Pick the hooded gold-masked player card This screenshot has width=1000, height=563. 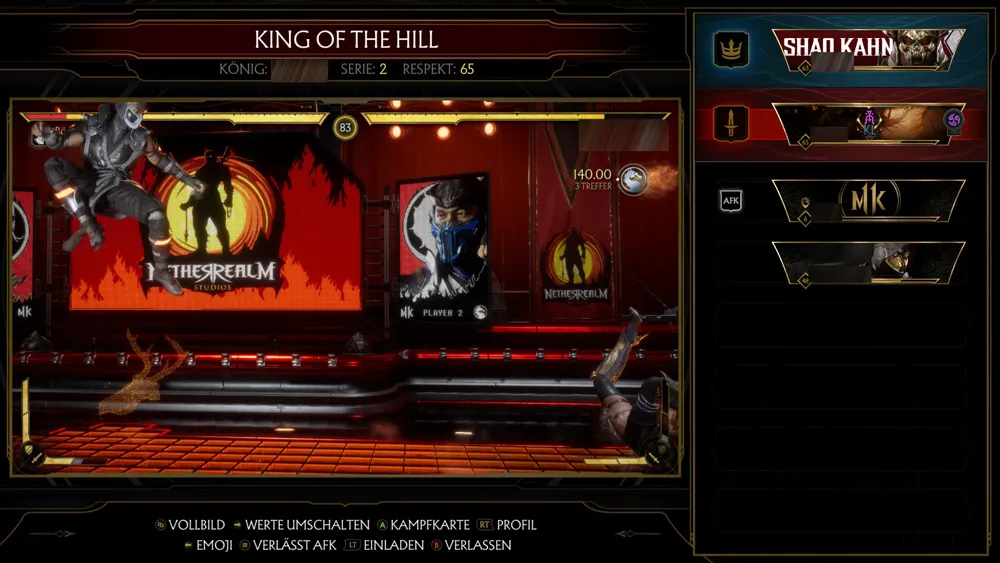(x=867, y=263)
